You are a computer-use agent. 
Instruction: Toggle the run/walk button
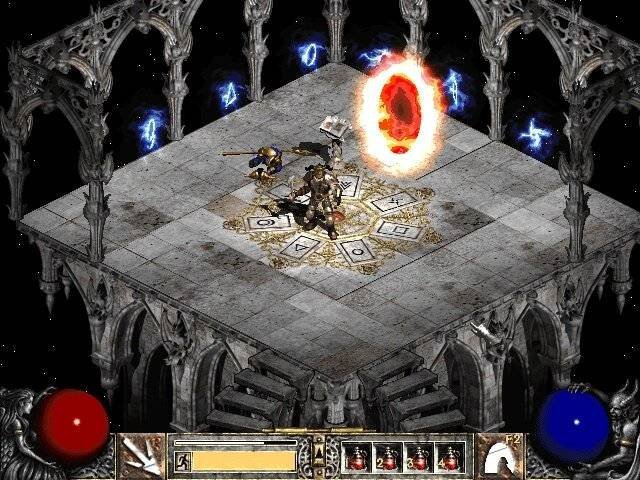coord(184,460)
